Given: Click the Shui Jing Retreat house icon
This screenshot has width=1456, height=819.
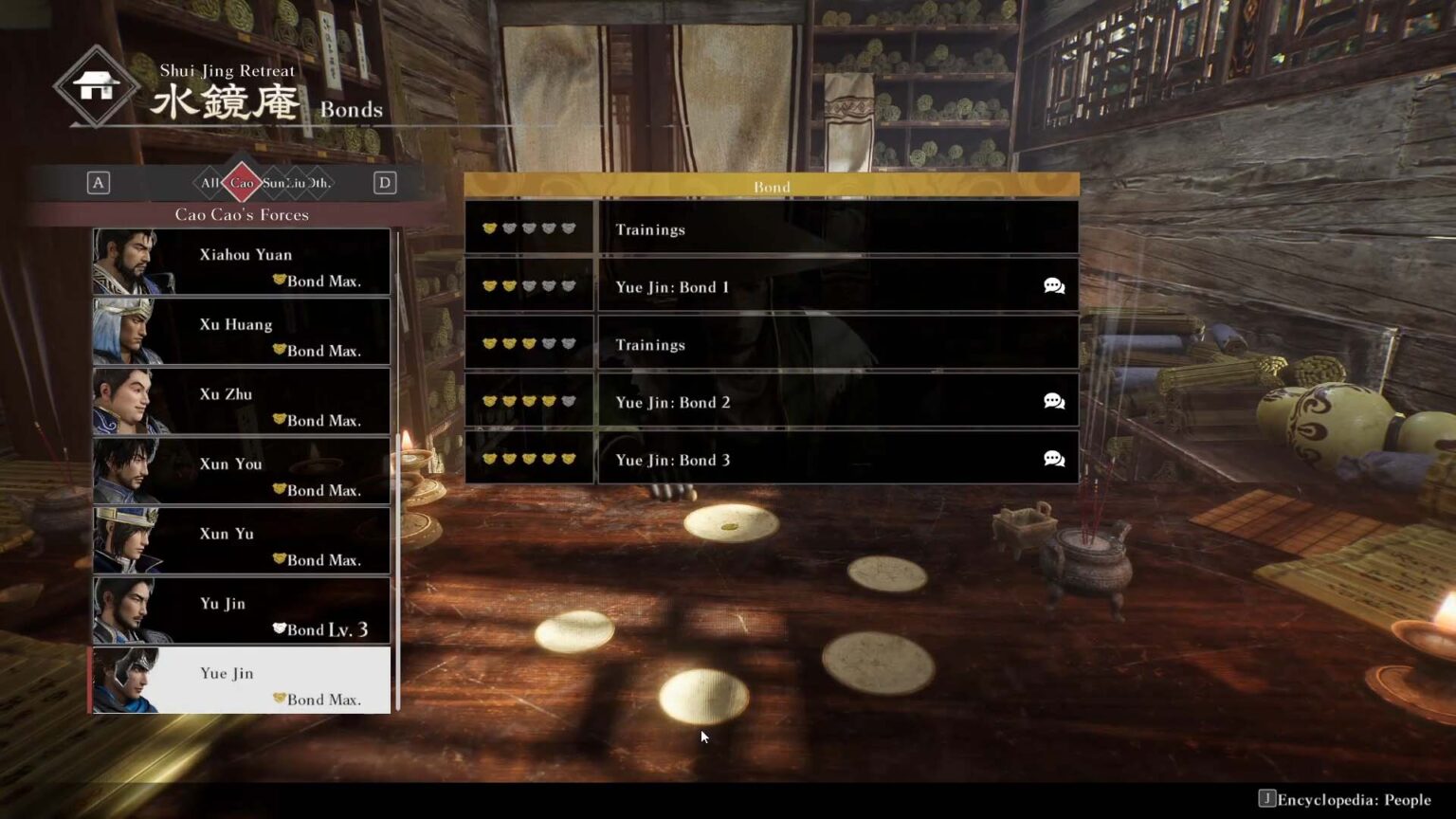Looking at the screenshot, I should point(99,86).
